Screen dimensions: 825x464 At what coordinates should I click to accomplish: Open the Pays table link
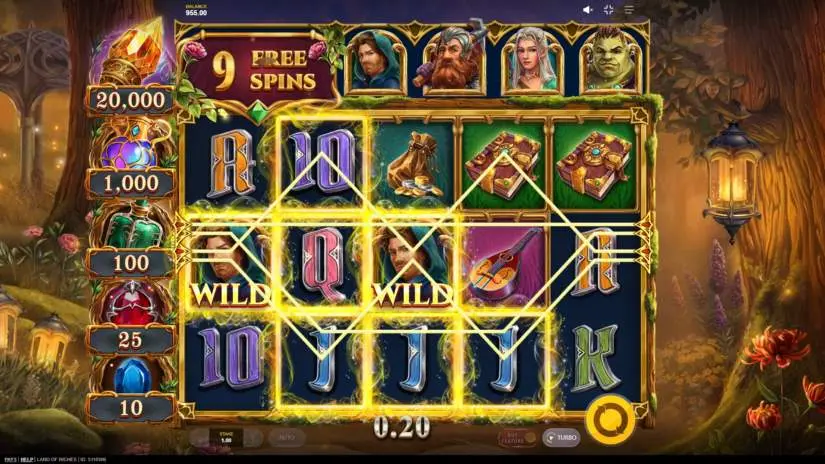(8, 459)
